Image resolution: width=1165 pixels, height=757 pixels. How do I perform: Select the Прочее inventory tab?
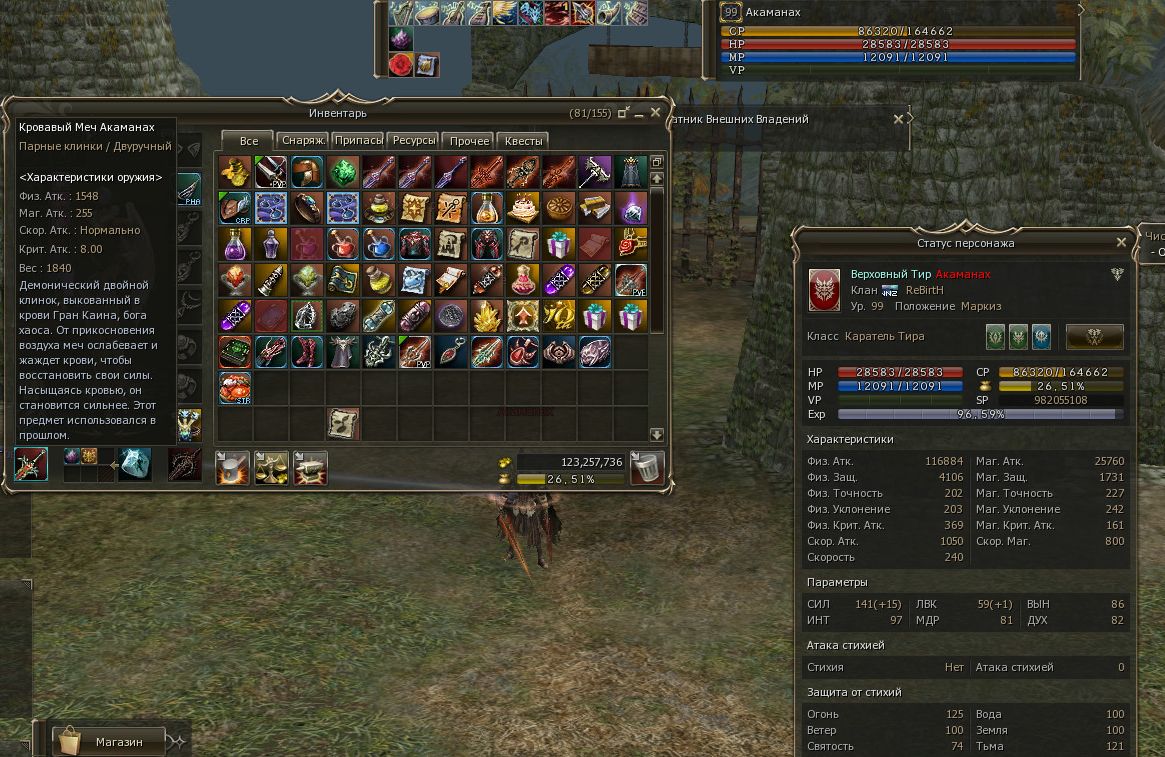click(x=469, y=141)
